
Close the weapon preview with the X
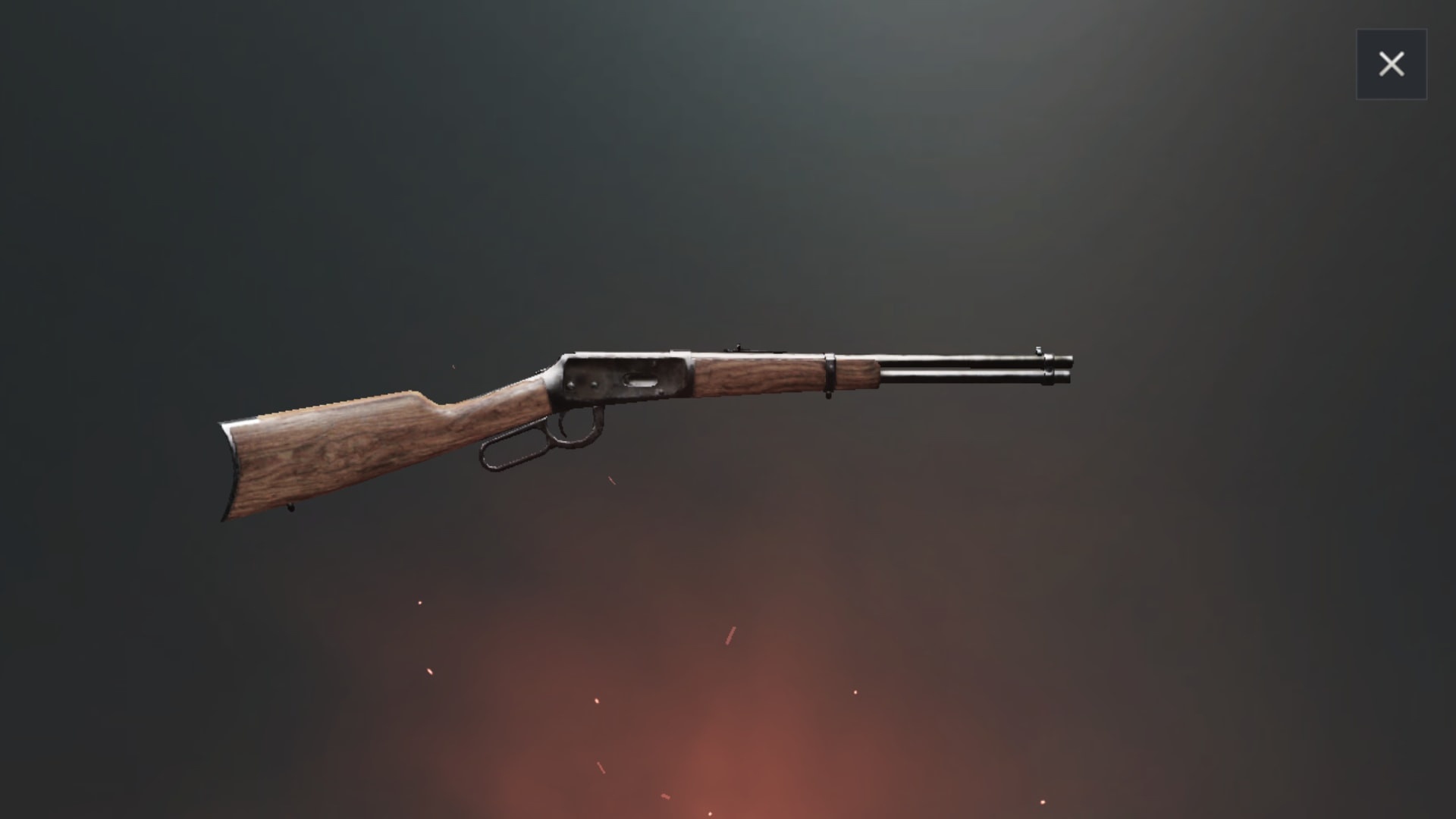coord(1392,64)
